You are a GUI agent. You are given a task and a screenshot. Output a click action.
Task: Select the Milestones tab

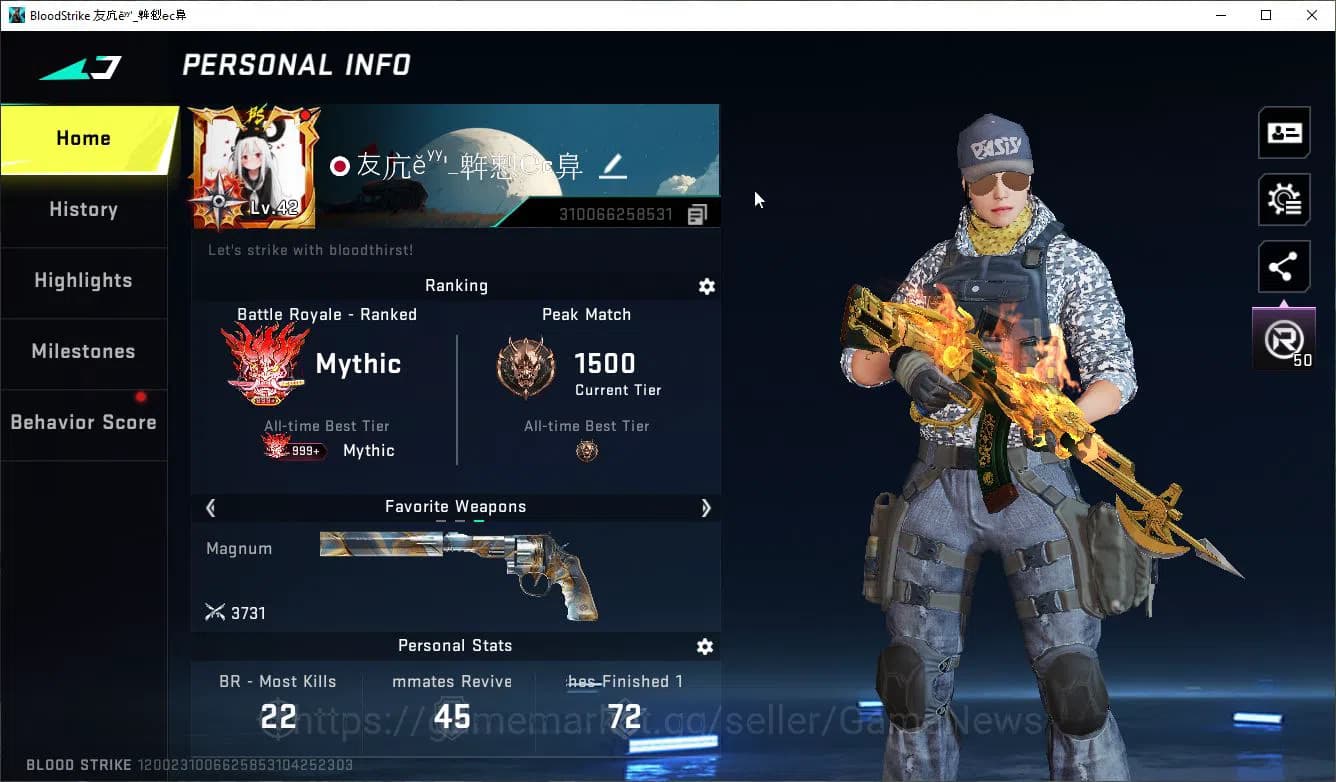pos(83,352)
